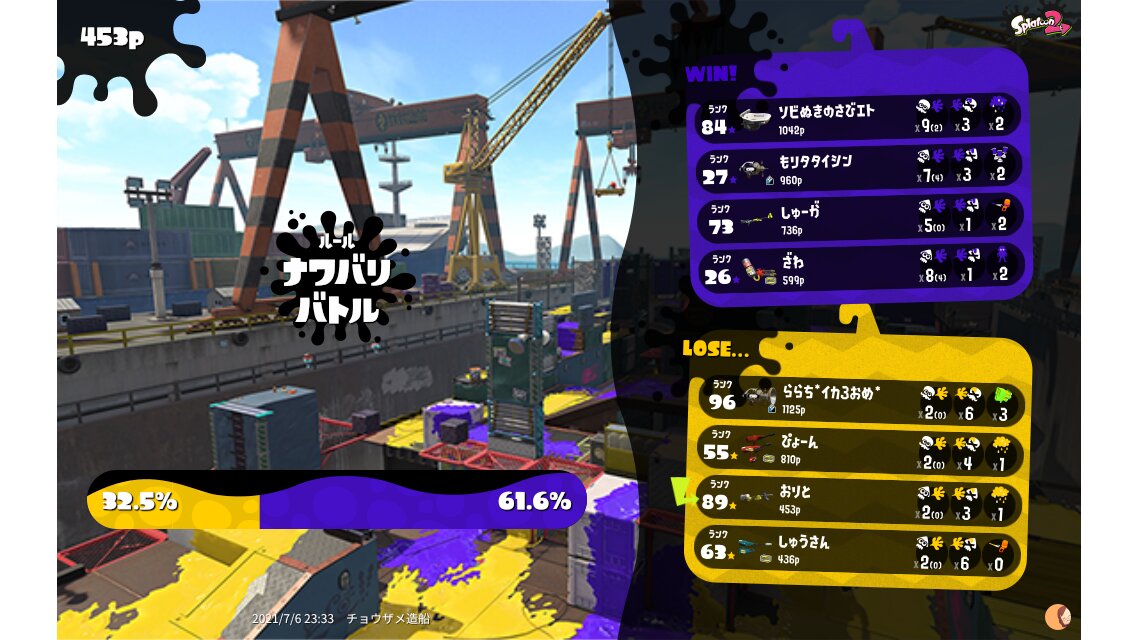Select the rank 96 player with 1125p
1138x640 pixels.
(860, 400)
